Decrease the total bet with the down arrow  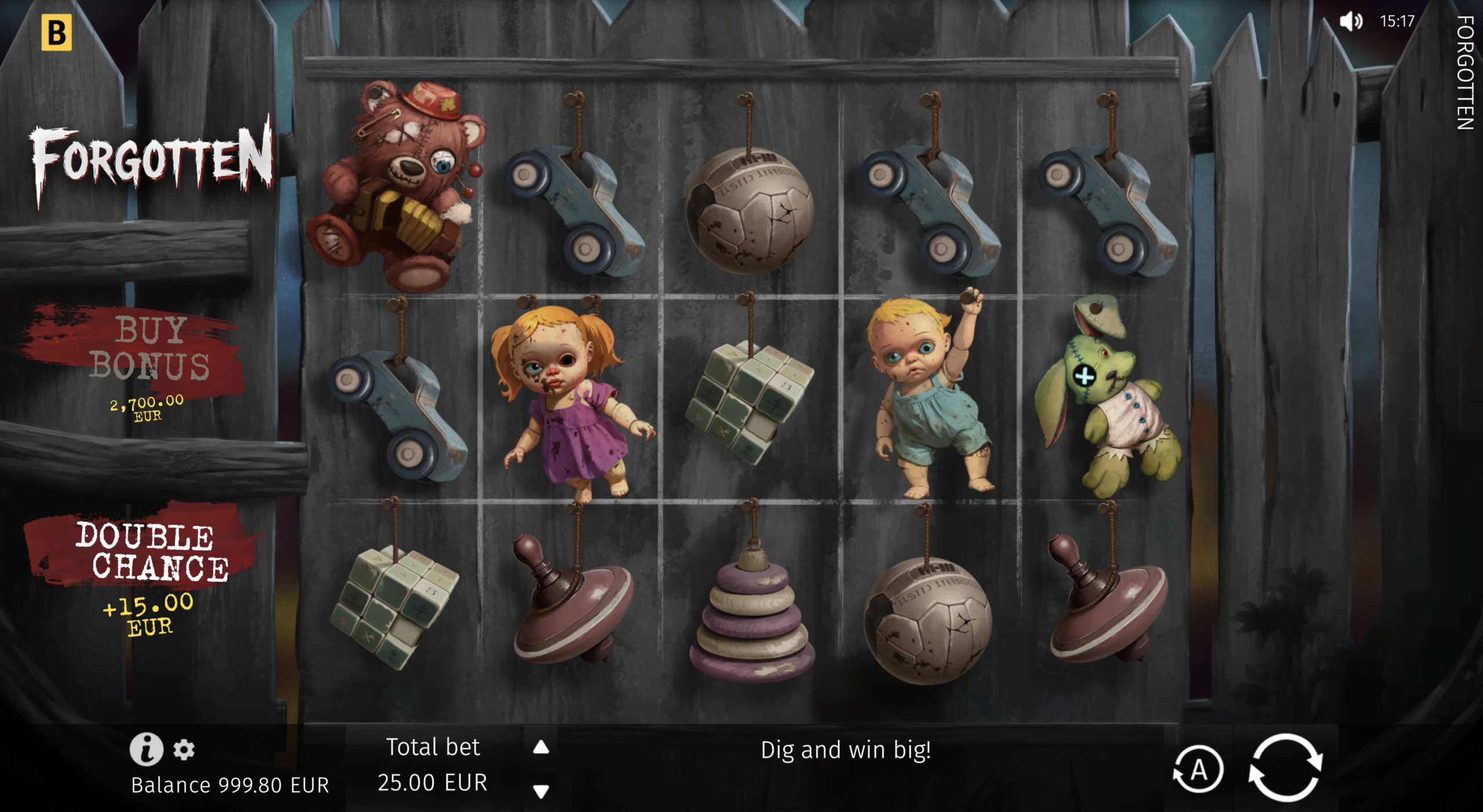pyautogui.click(x=540, y=791)
